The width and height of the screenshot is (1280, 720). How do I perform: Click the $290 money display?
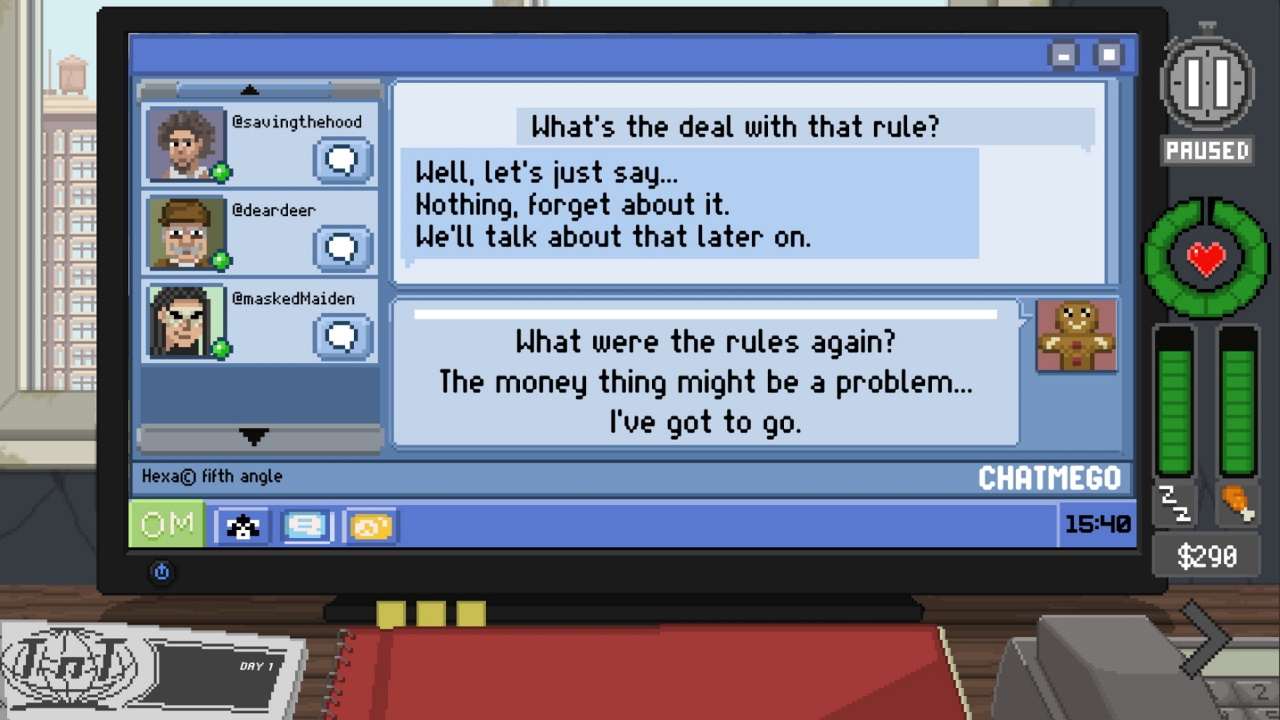1205,556
